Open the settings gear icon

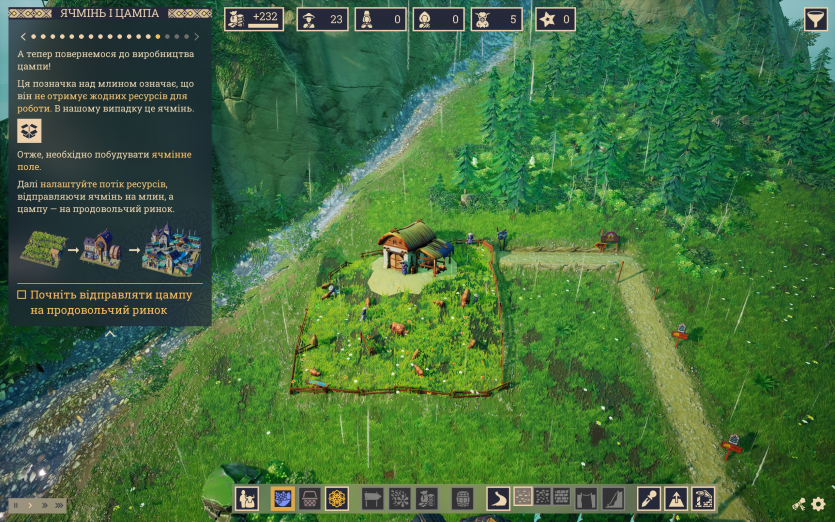(x=818, y=504)
